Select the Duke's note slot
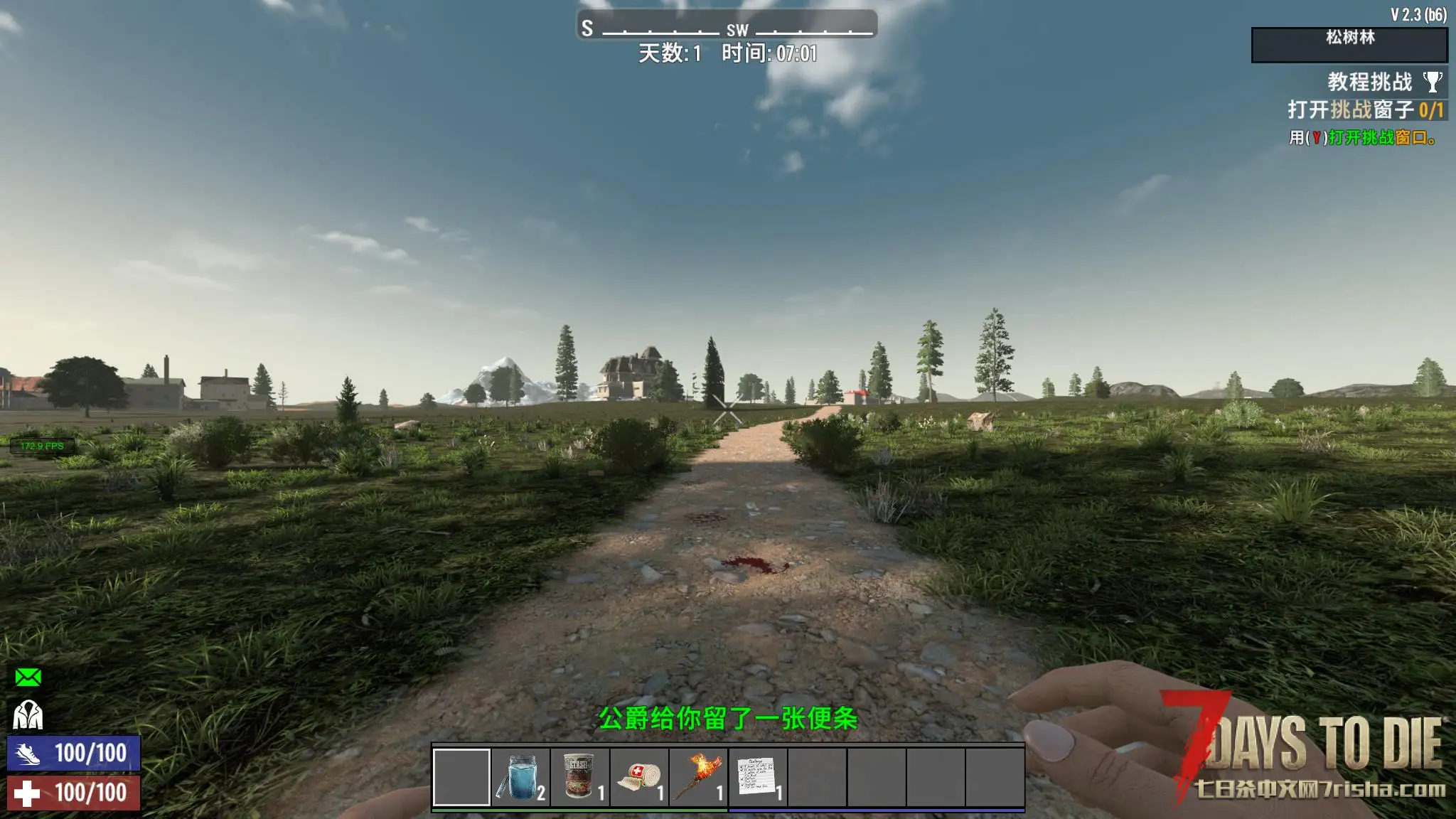Viewport: 1456px width, 819px height. [758, 777]
